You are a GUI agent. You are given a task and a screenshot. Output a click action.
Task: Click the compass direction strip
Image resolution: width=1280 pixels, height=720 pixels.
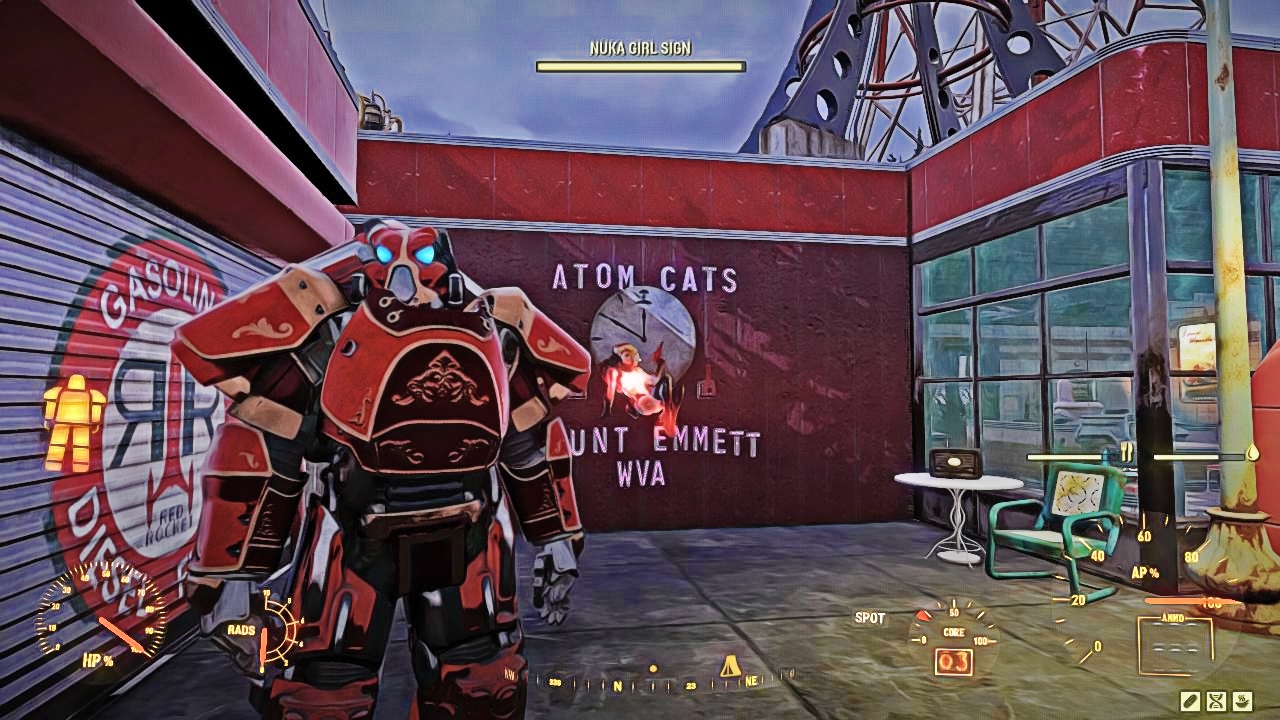[650, 684]
